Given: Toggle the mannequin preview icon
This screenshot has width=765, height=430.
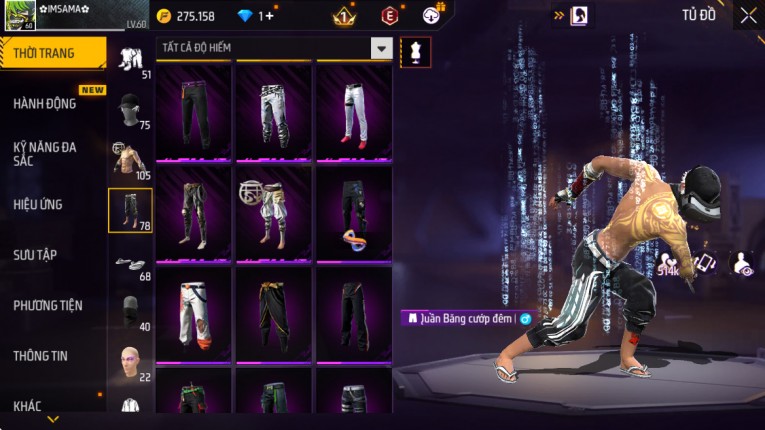Looking at the screenshot, I should click(x=415, y=52).
